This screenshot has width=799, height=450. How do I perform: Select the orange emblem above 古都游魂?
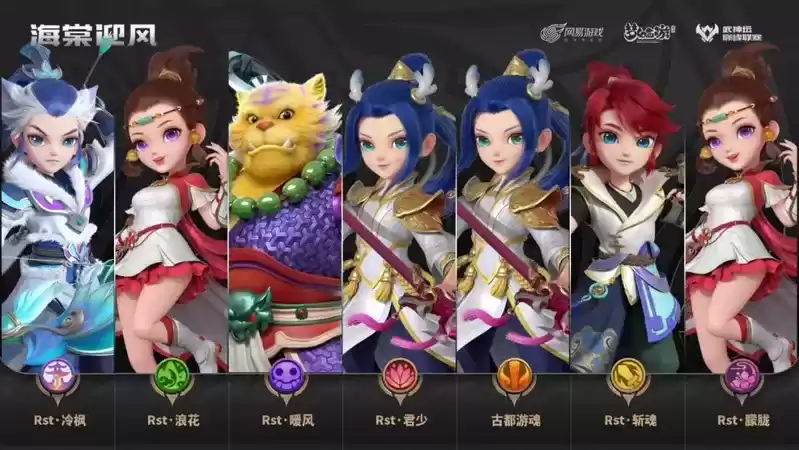[513, 379]
